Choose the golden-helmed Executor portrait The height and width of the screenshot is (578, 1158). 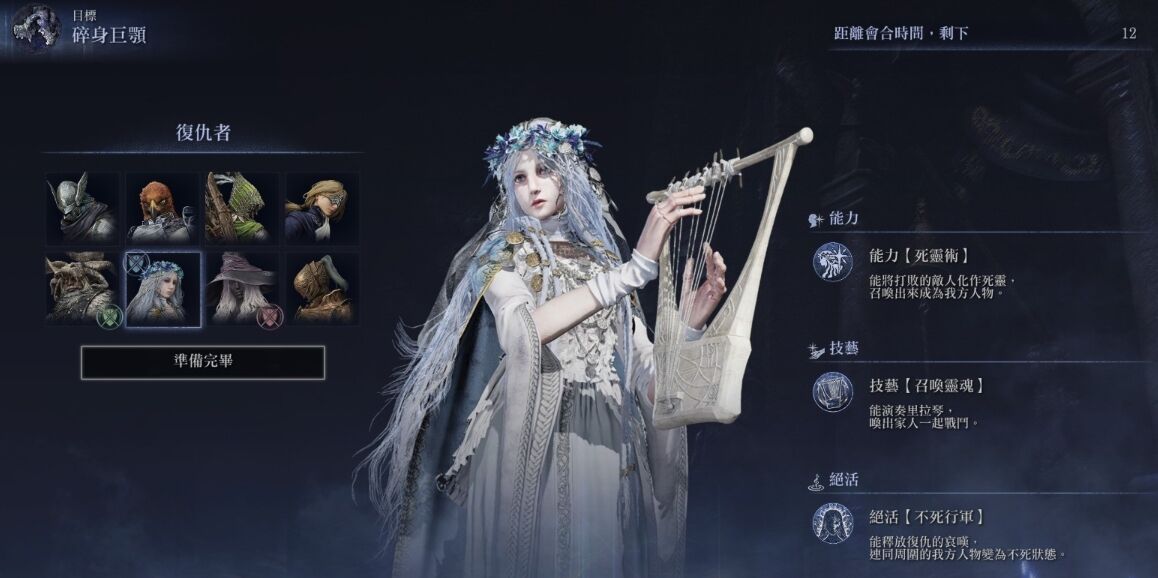tap(322, 288)
